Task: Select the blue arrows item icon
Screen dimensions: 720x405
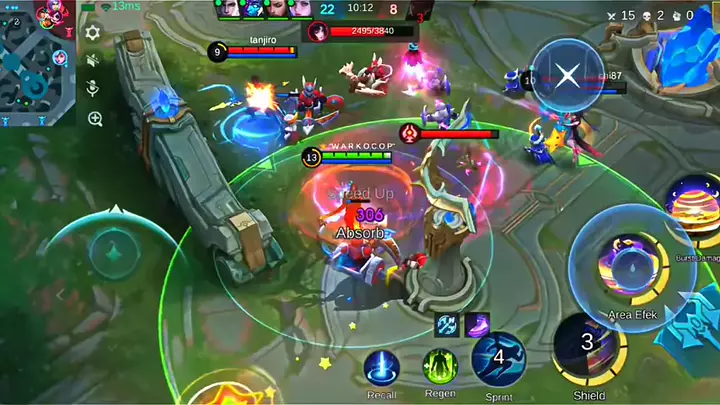Action: coord(448,325)
